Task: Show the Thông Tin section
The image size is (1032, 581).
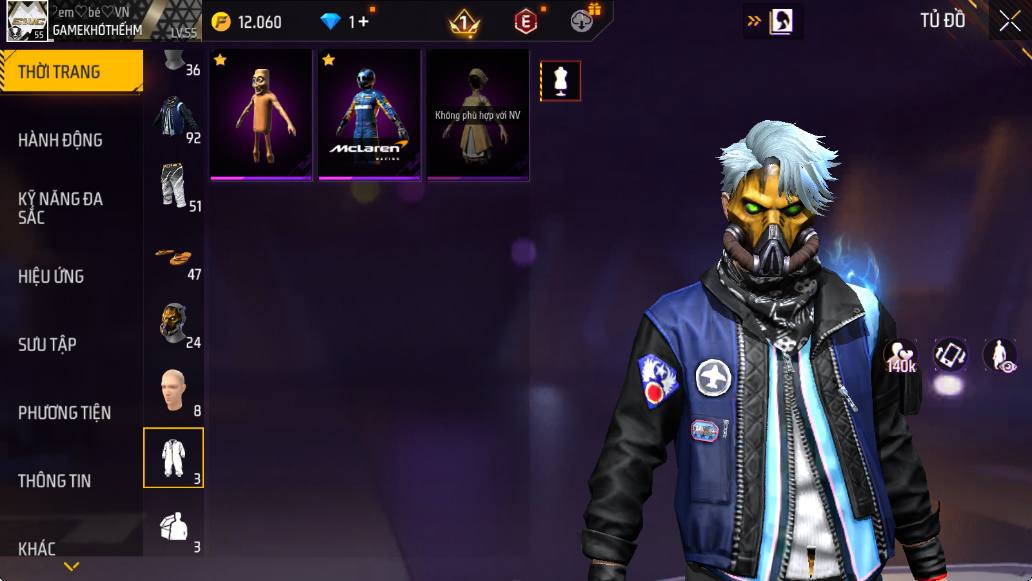Action: (55, 480)
